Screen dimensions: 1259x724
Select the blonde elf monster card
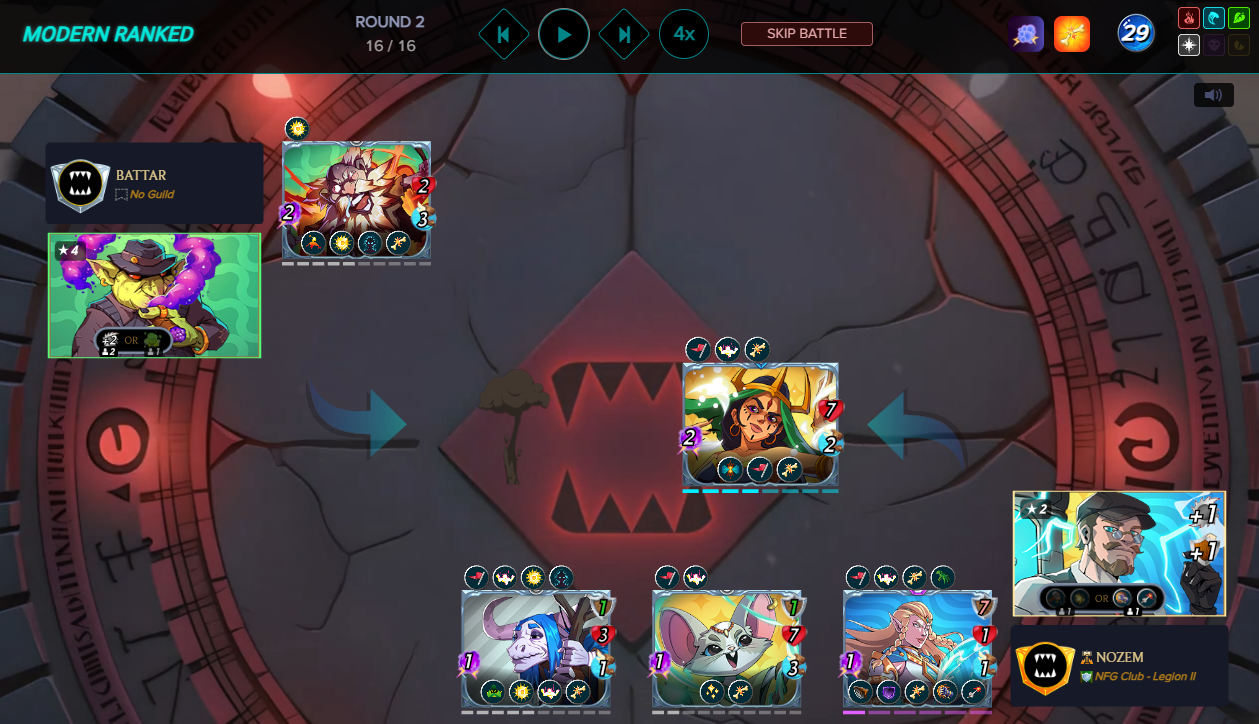coord(917,648)
